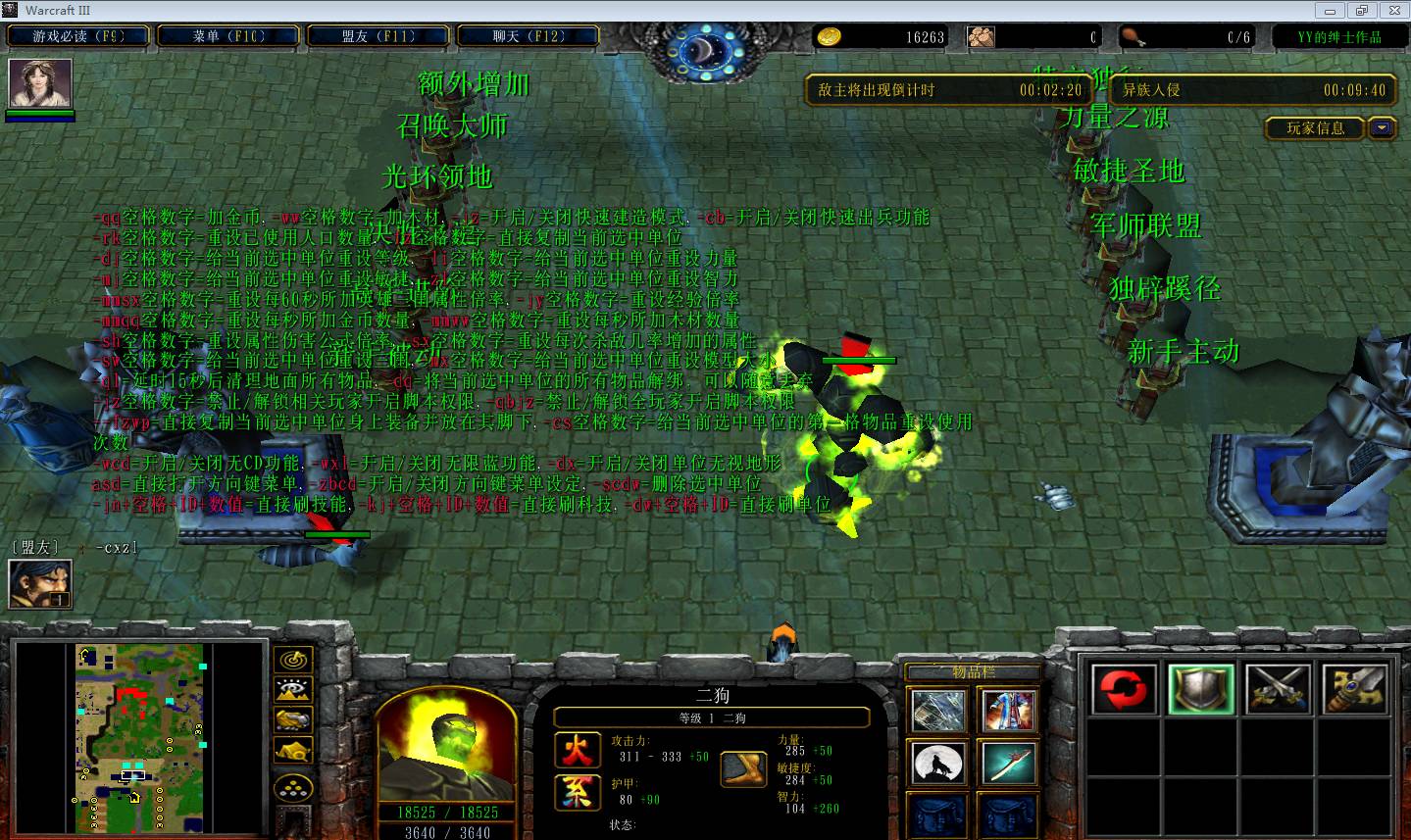
Task: Activate the minimap signal ping button
Action: (292, 661)
